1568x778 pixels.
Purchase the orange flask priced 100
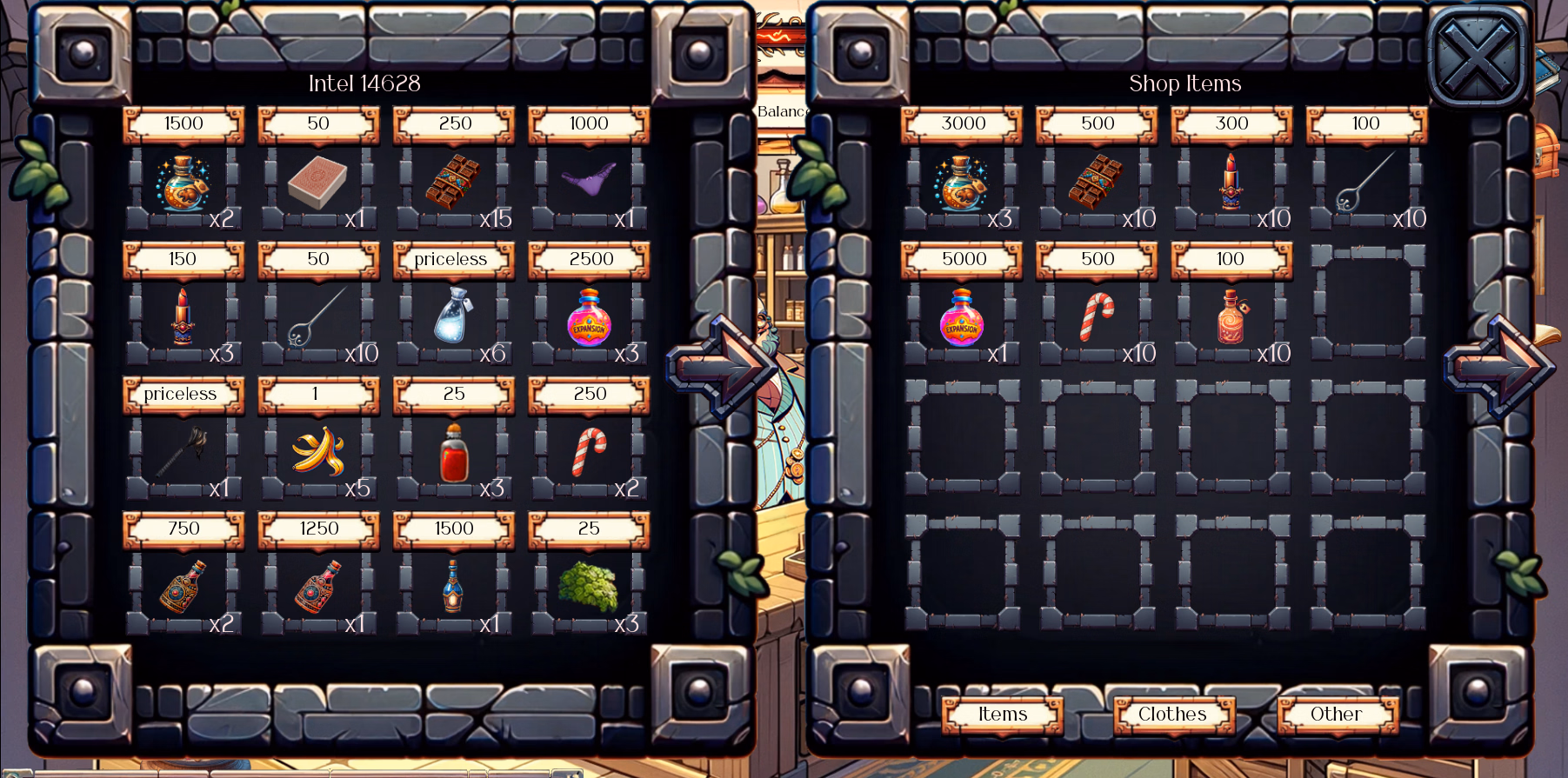coord(1231,316)
